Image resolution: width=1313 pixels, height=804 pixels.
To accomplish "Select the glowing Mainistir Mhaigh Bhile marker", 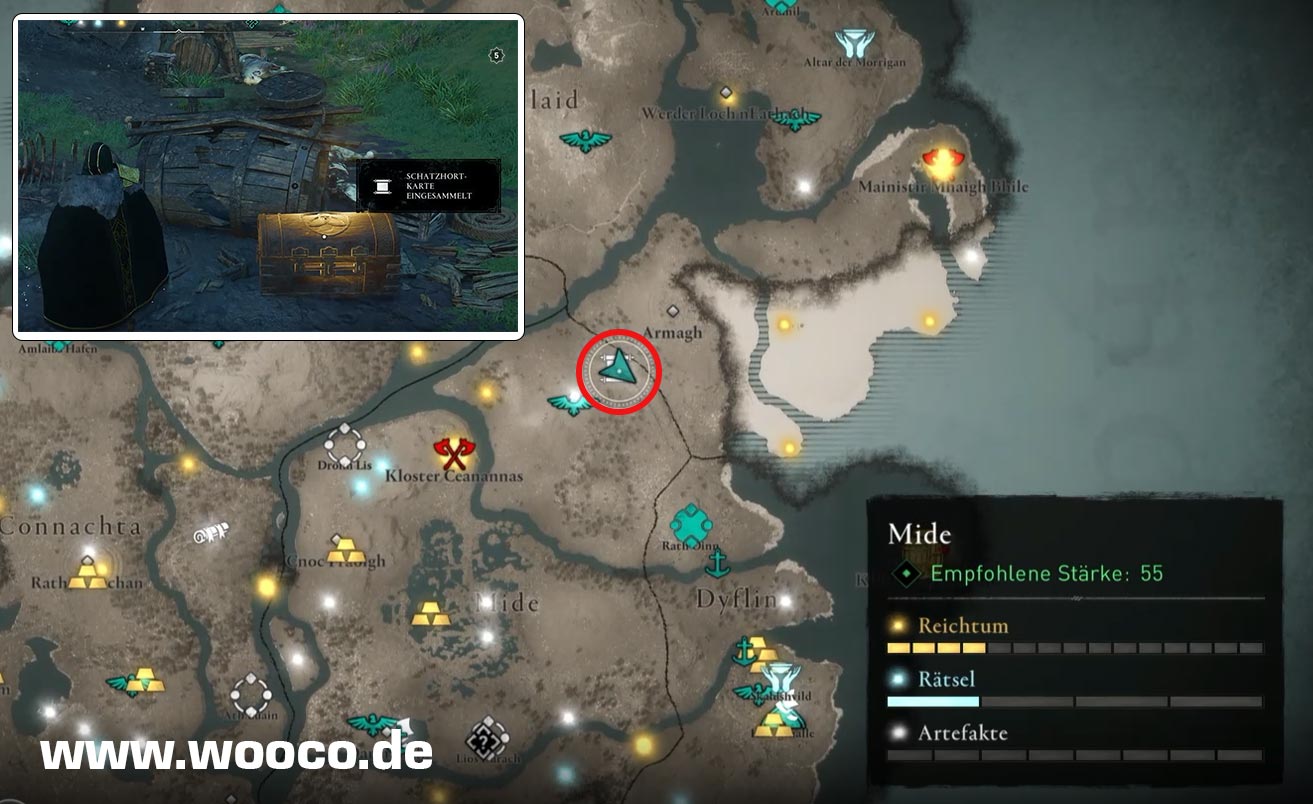I will pos(940,162).
